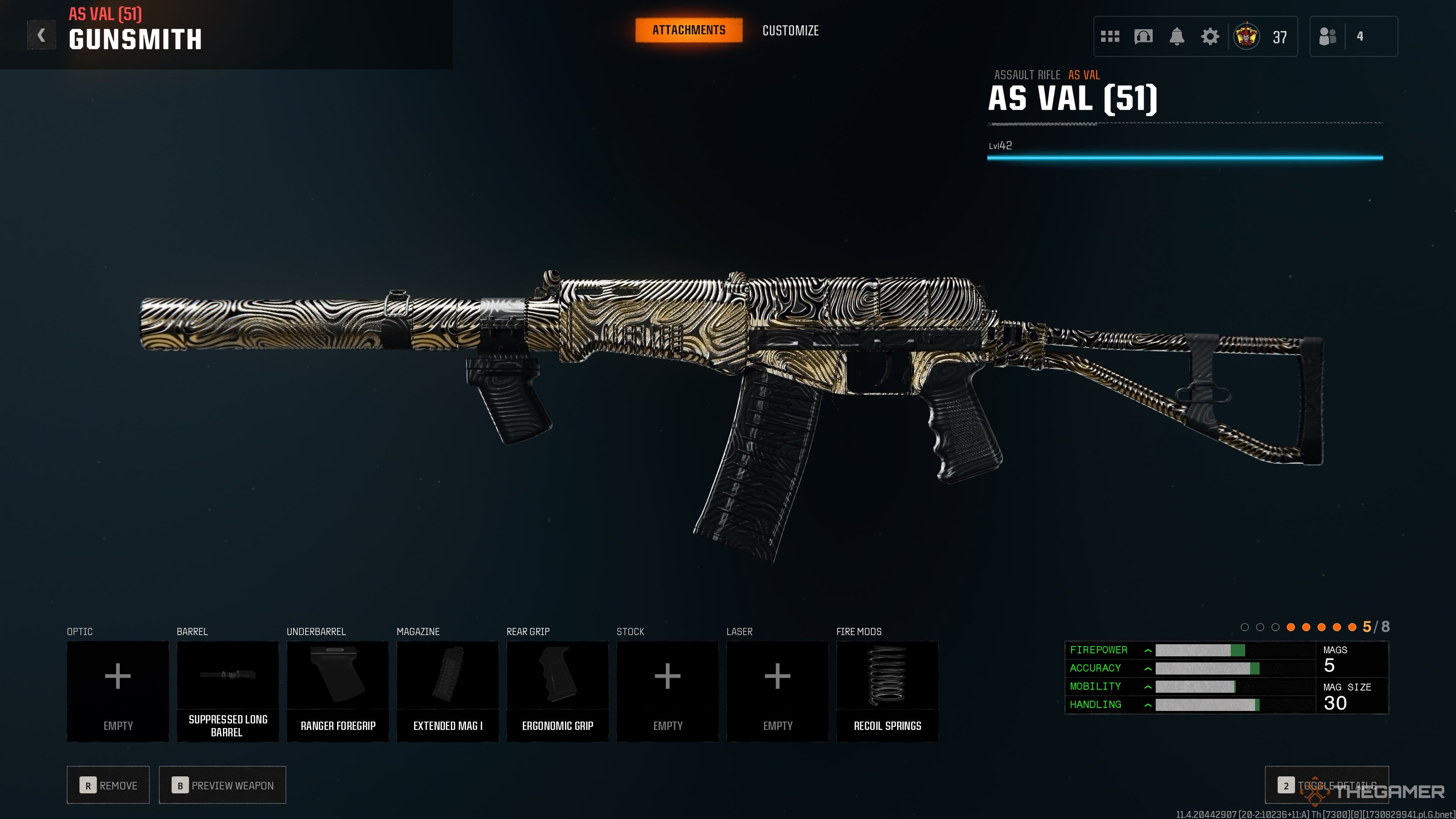Open the Recoil Springs fire mods slot
The height and width of the screenshot is (819, 1456).
887,691
